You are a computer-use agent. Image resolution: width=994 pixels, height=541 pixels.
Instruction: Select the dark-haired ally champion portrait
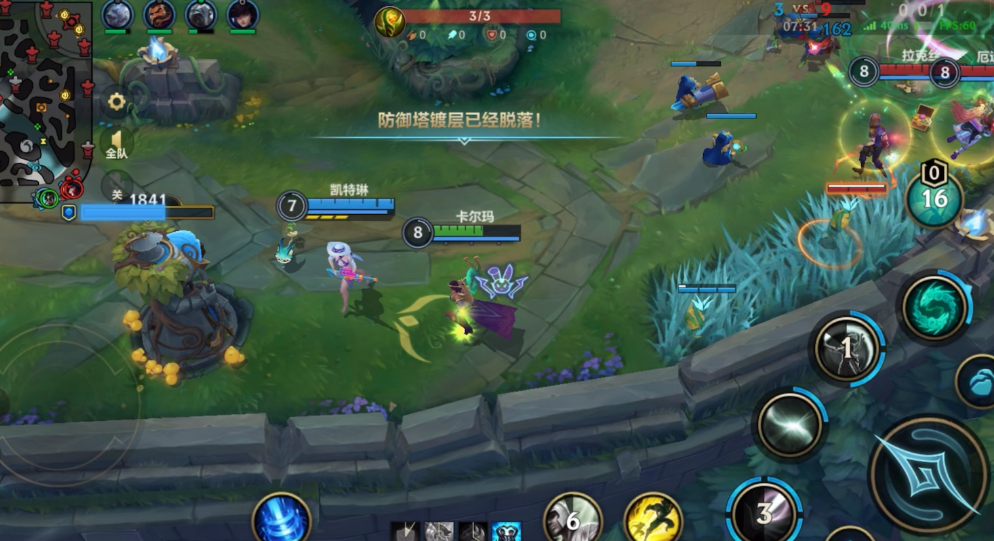coord(241,14)
